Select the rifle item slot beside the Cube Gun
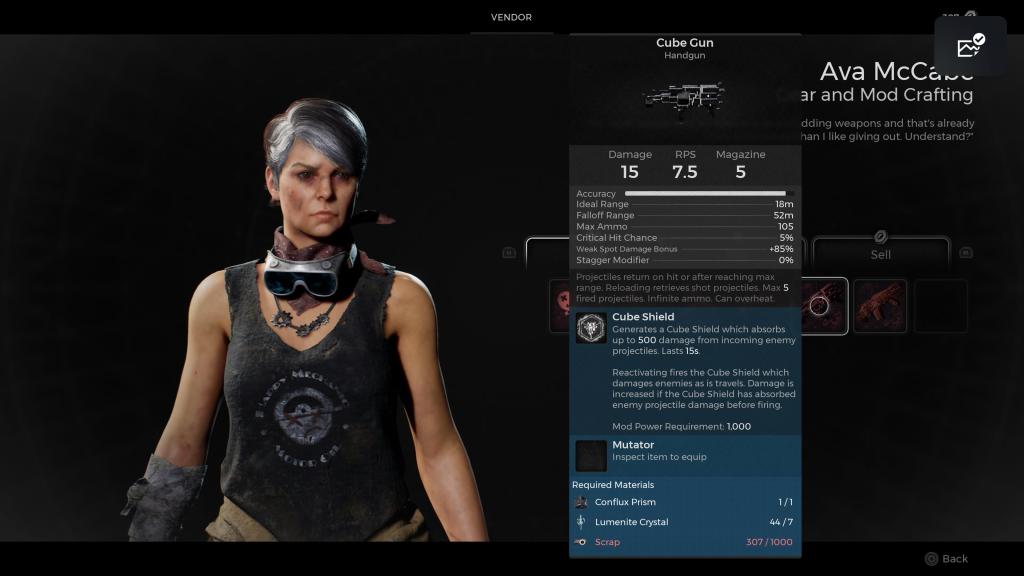1024x576 pixels. 880,305
